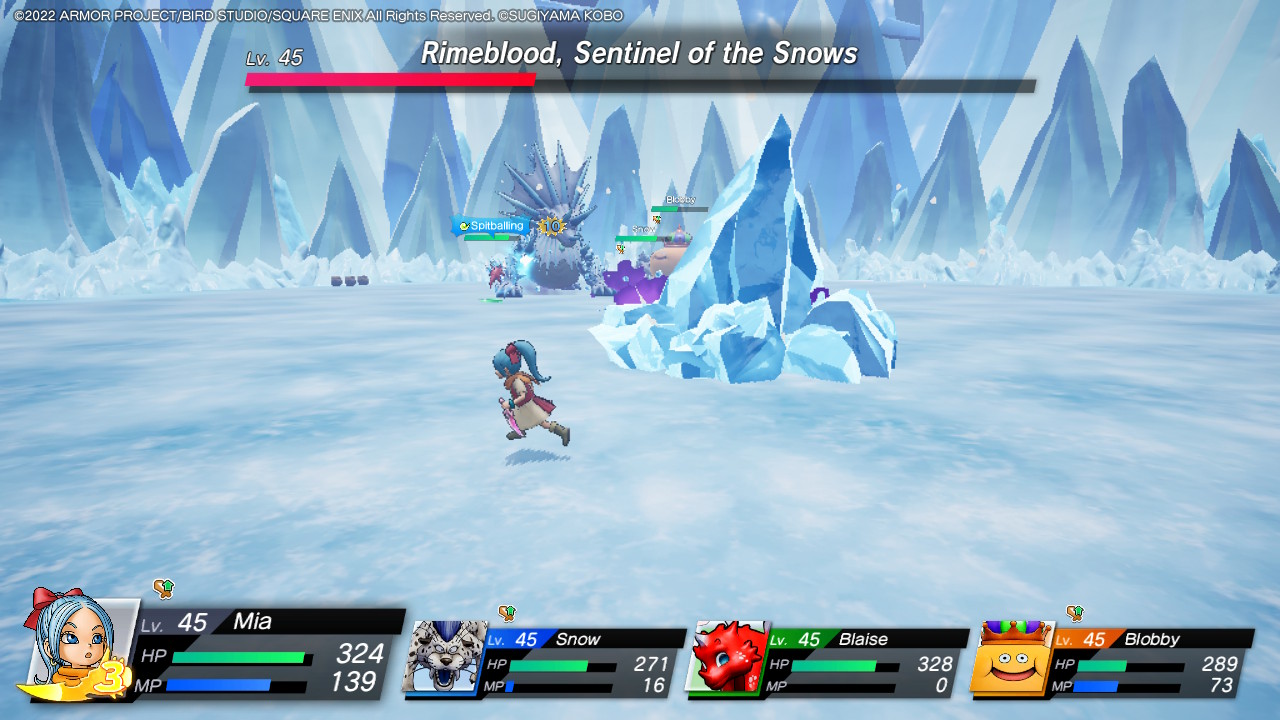Select the Rimeblood boss title banner
Screen dimensions: 1280x720
(x=640, y=53)
